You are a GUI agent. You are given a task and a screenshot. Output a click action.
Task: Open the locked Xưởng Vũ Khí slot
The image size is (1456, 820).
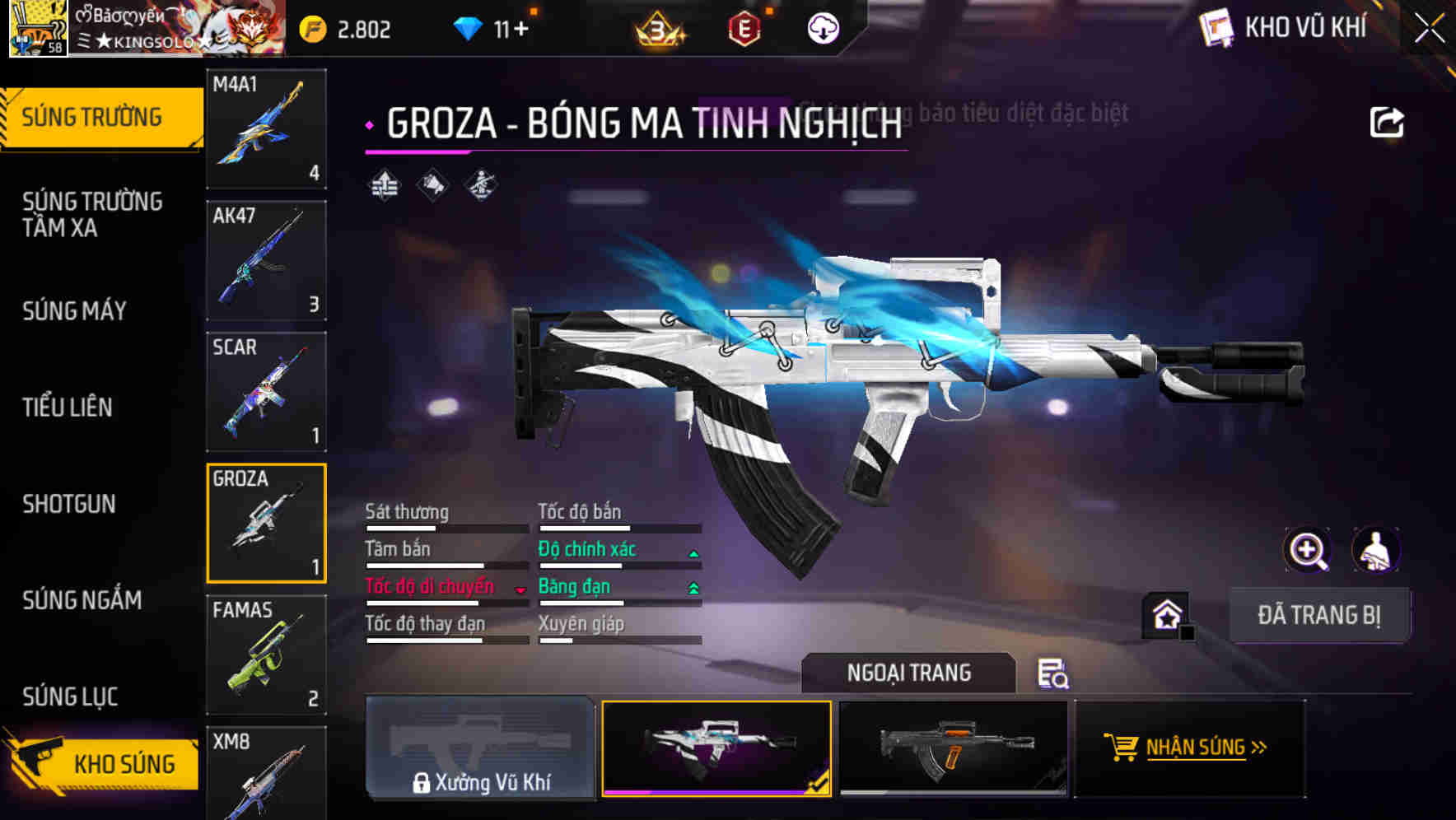(480, 748)
